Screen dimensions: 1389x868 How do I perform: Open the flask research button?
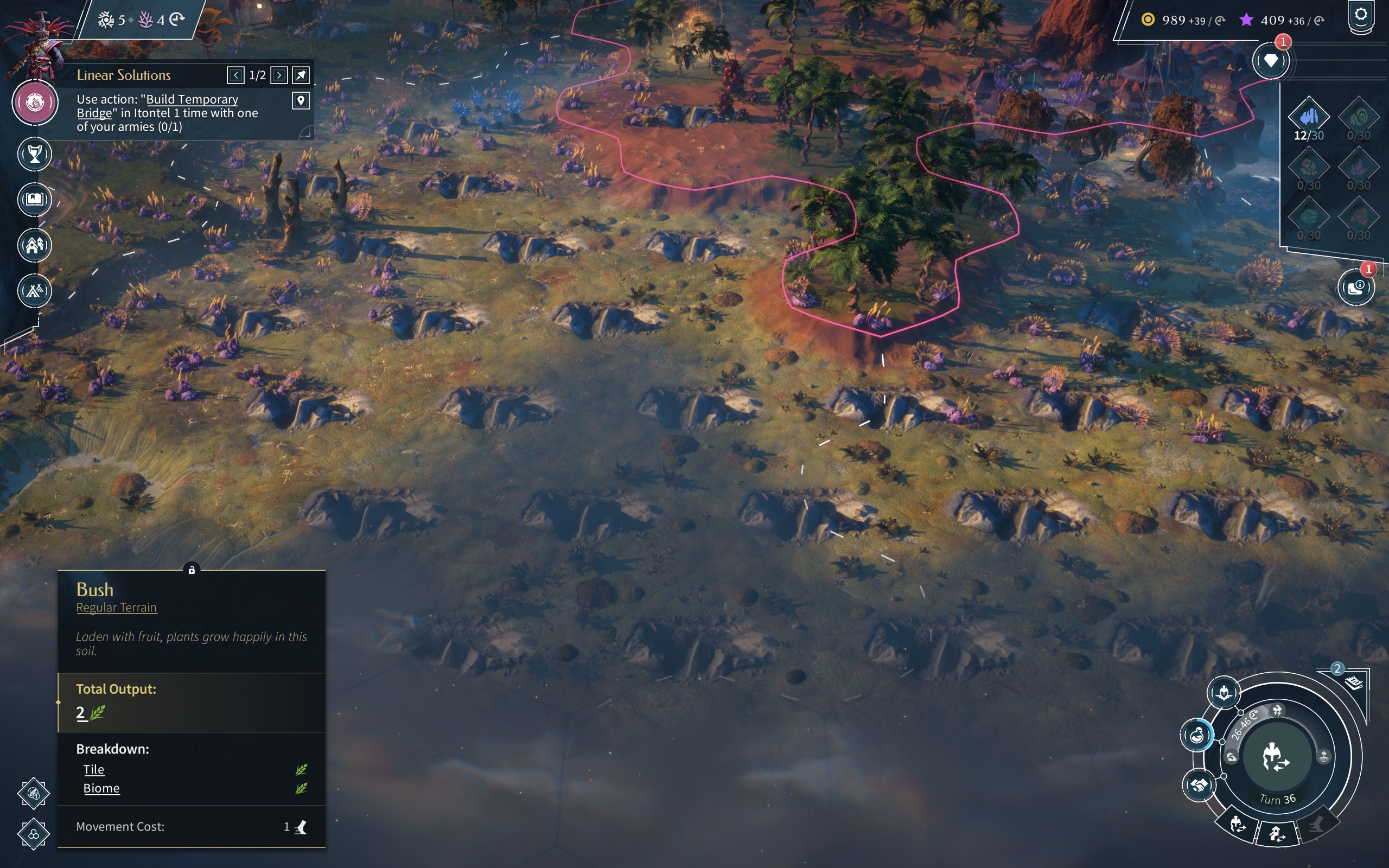point(1197,735)
